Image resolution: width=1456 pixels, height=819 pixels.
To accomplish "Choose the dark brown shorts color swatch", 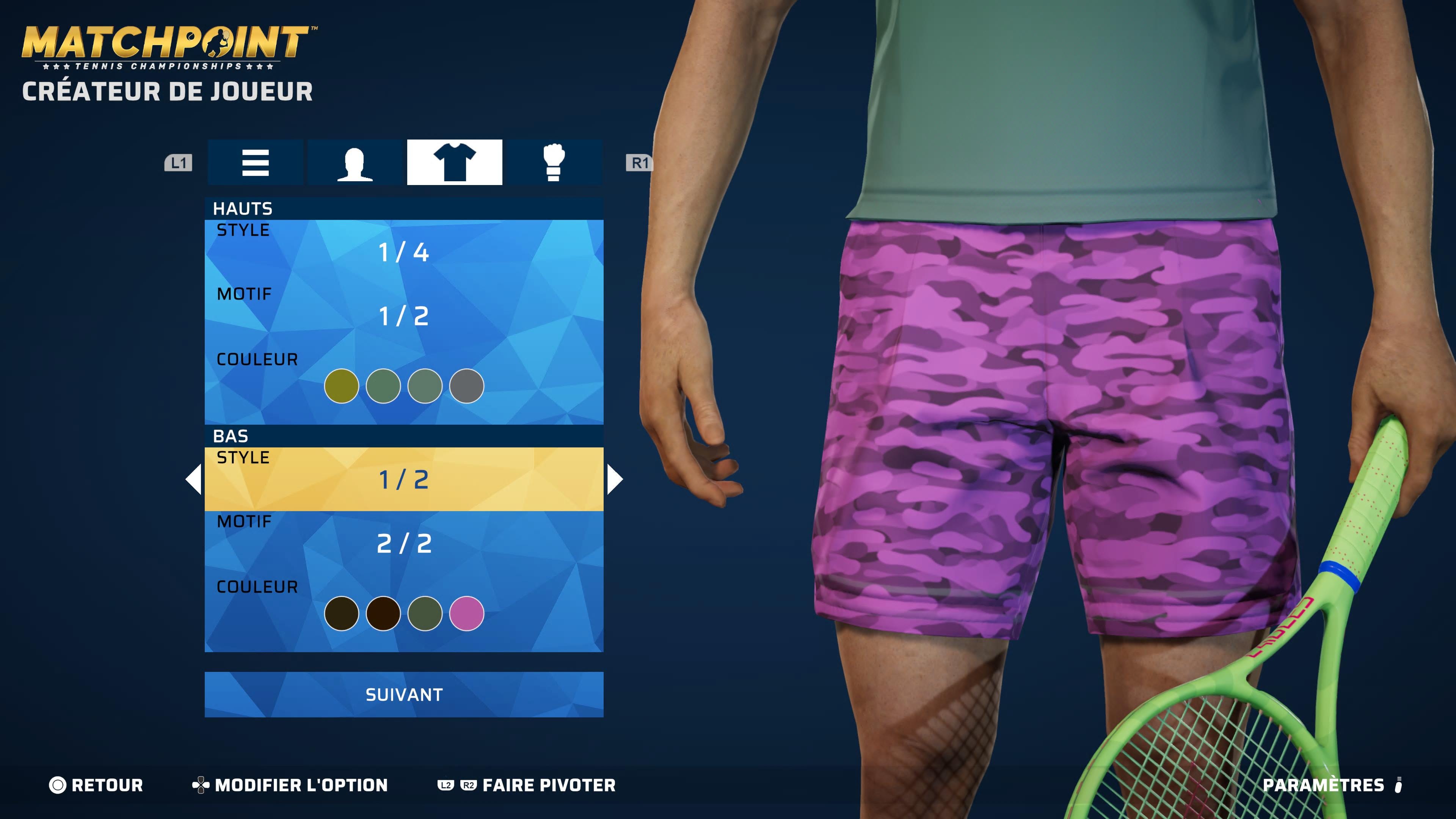I will click(x=383, y=613).
